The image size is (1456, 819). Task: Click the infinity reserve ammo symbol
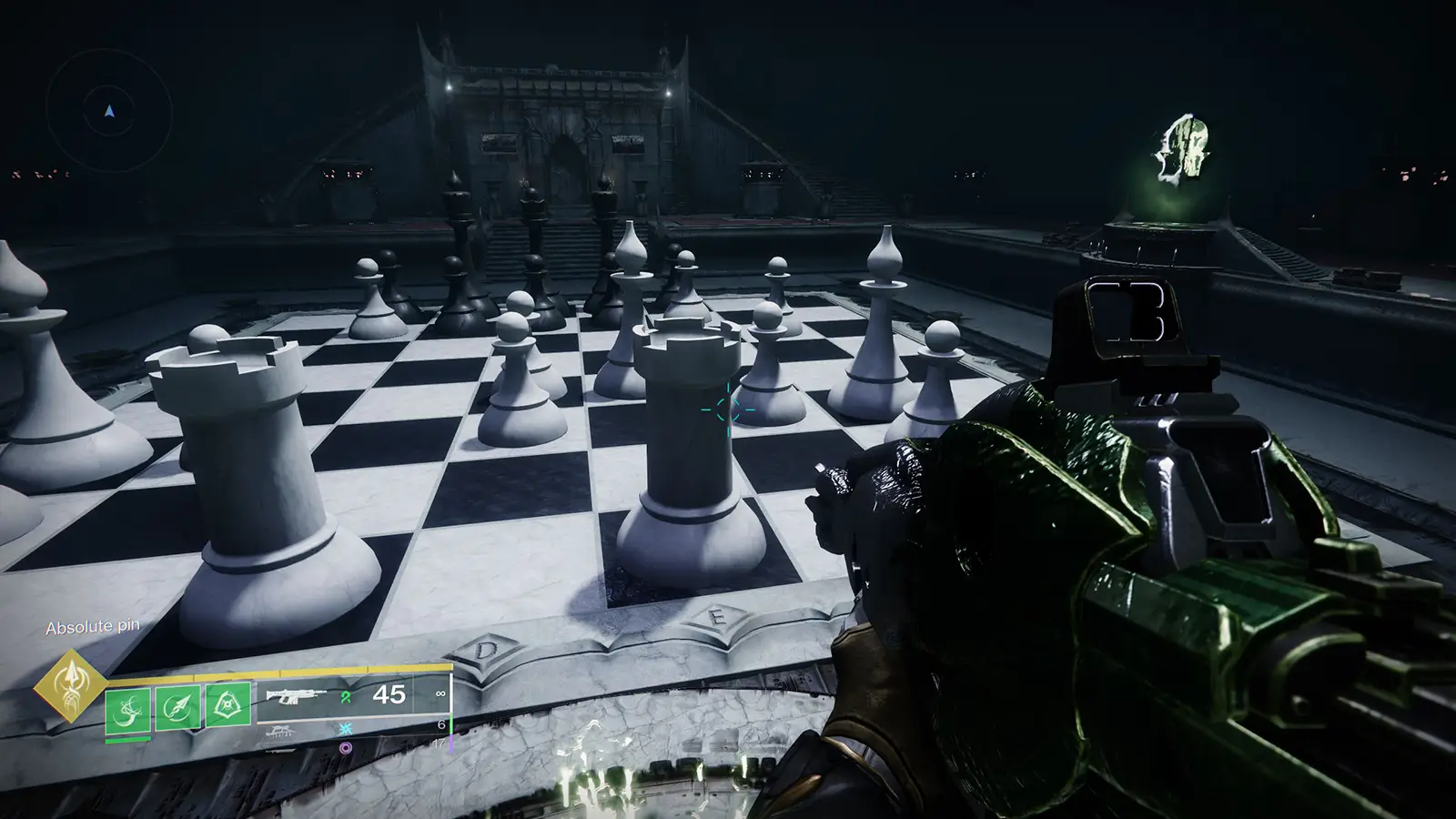coord(440,693)
